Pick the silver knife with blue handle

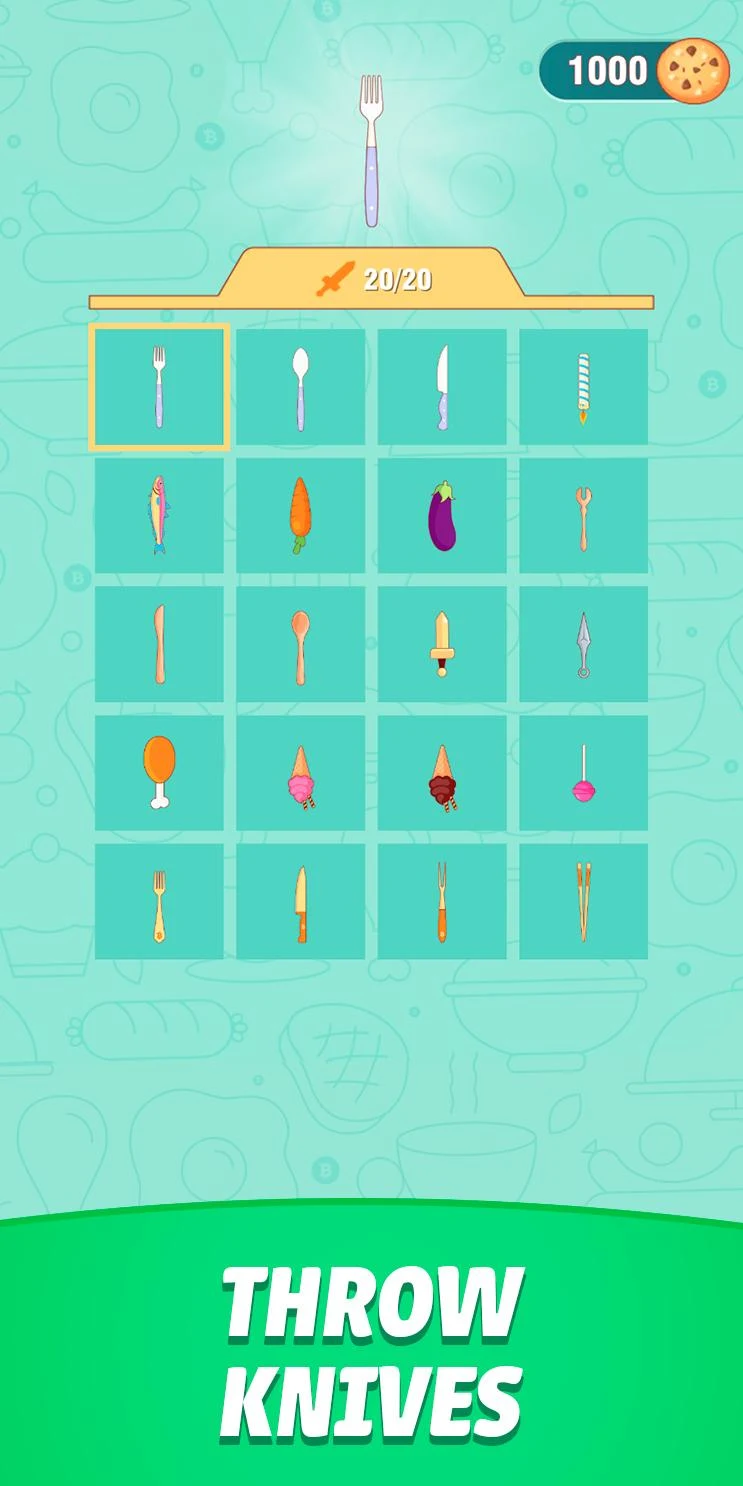tap(442, 387)
